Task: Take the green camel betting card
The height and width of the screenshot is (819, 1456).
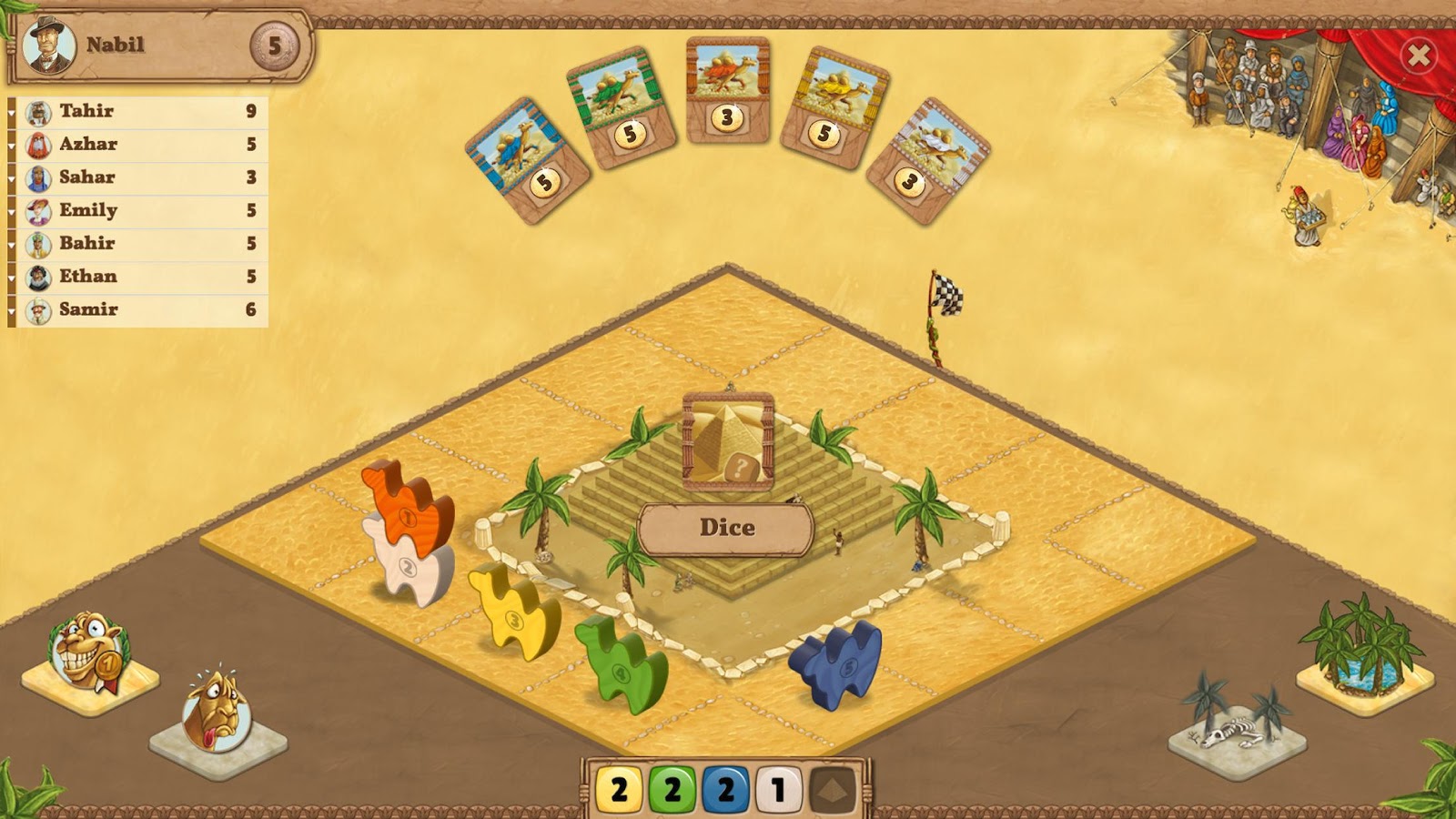Action: pyautogui.click(x=621, y=108)
